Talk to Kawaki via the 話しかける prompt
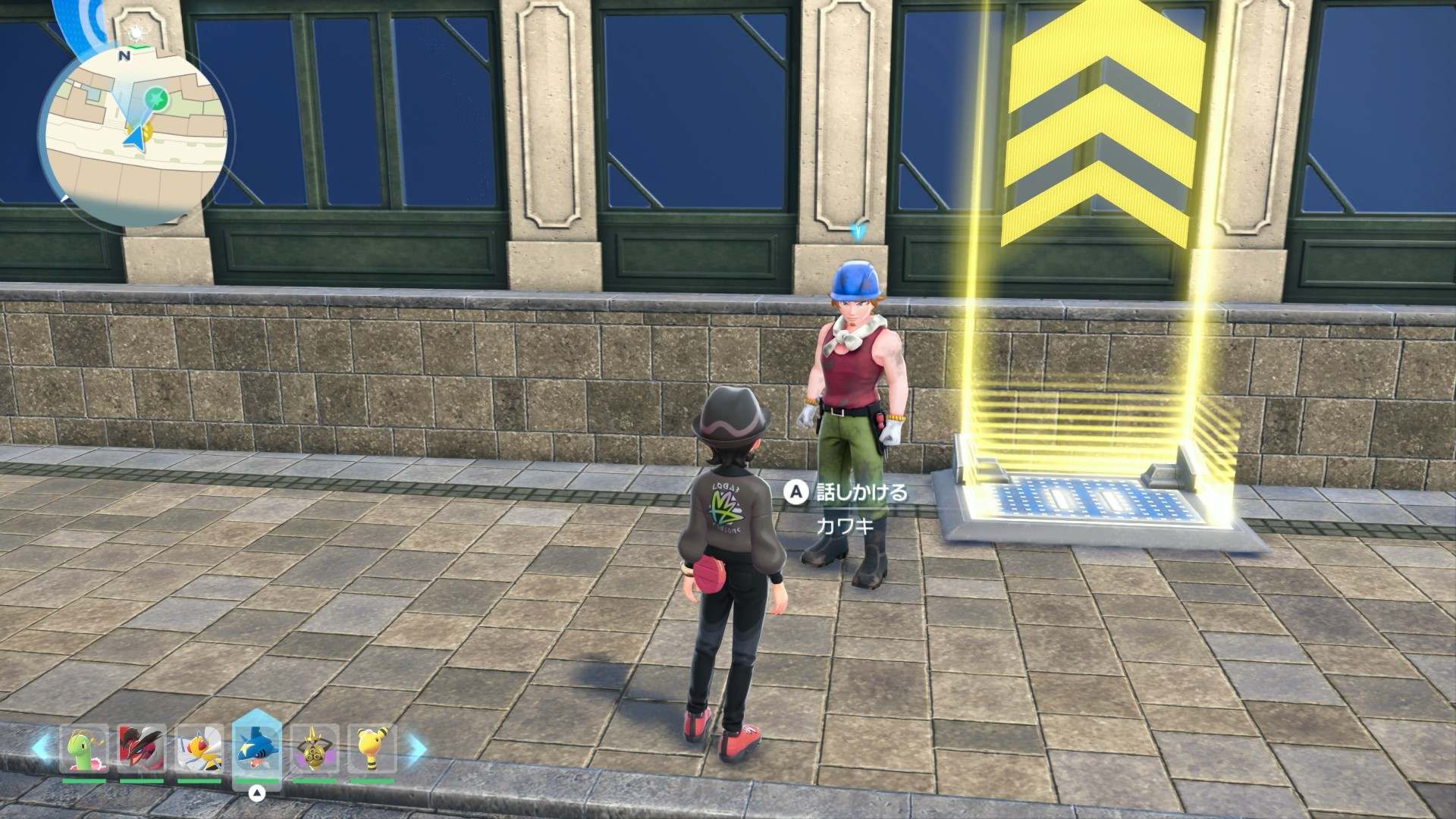 click(x=849, y=493)
